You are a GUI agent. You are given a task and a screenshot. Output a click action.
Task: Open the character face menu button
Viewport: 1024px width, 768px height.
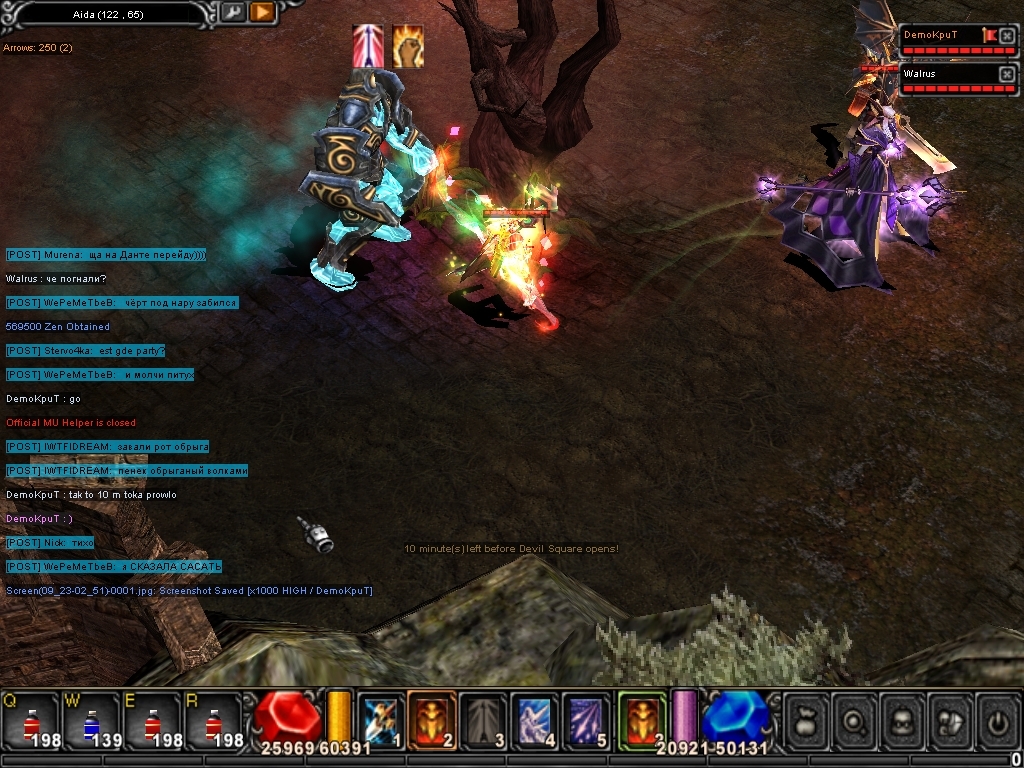pyautogui.click(x=902, y=720)
